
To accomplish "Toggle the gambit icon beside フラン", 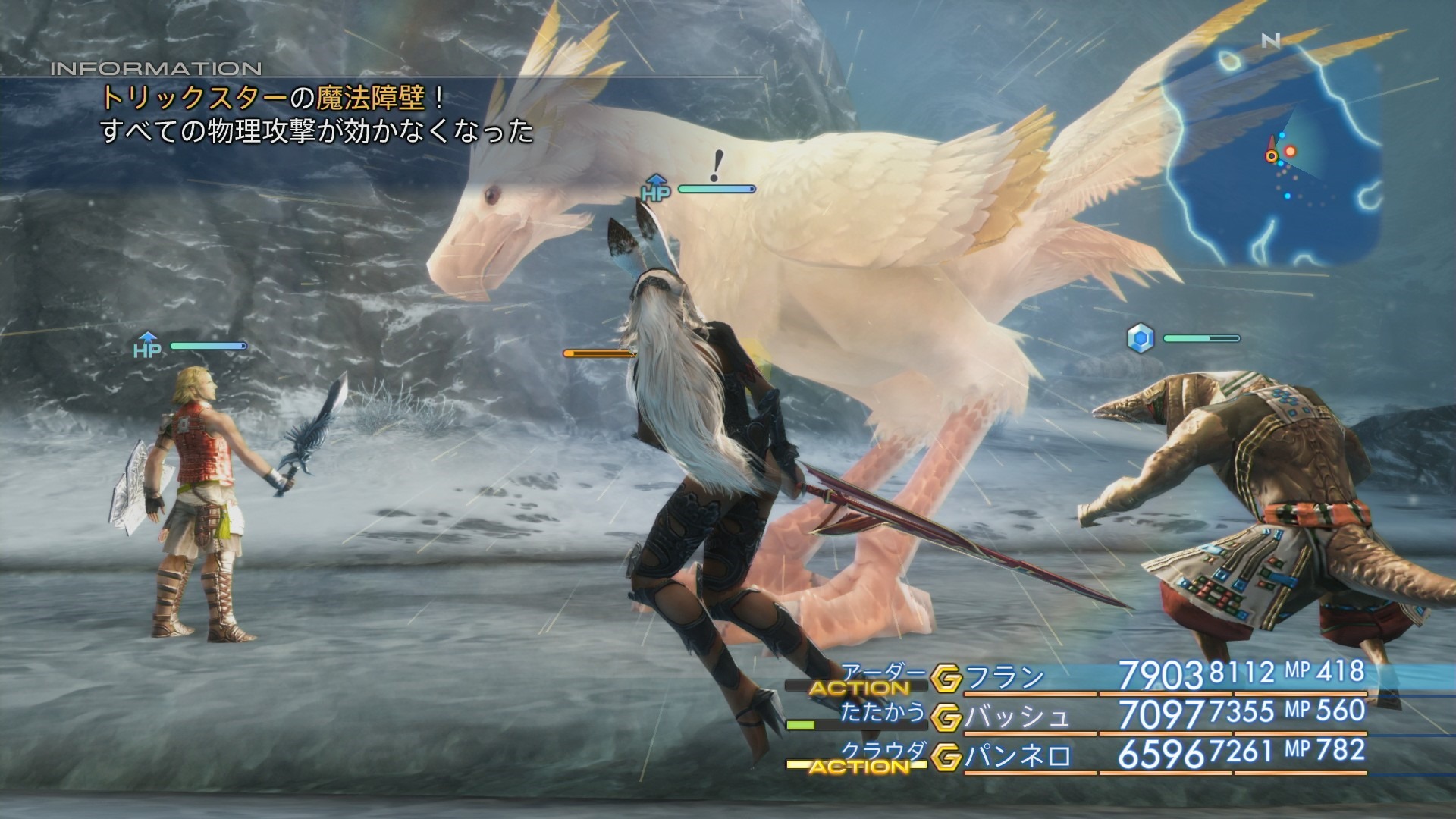I will click(946, 678).
